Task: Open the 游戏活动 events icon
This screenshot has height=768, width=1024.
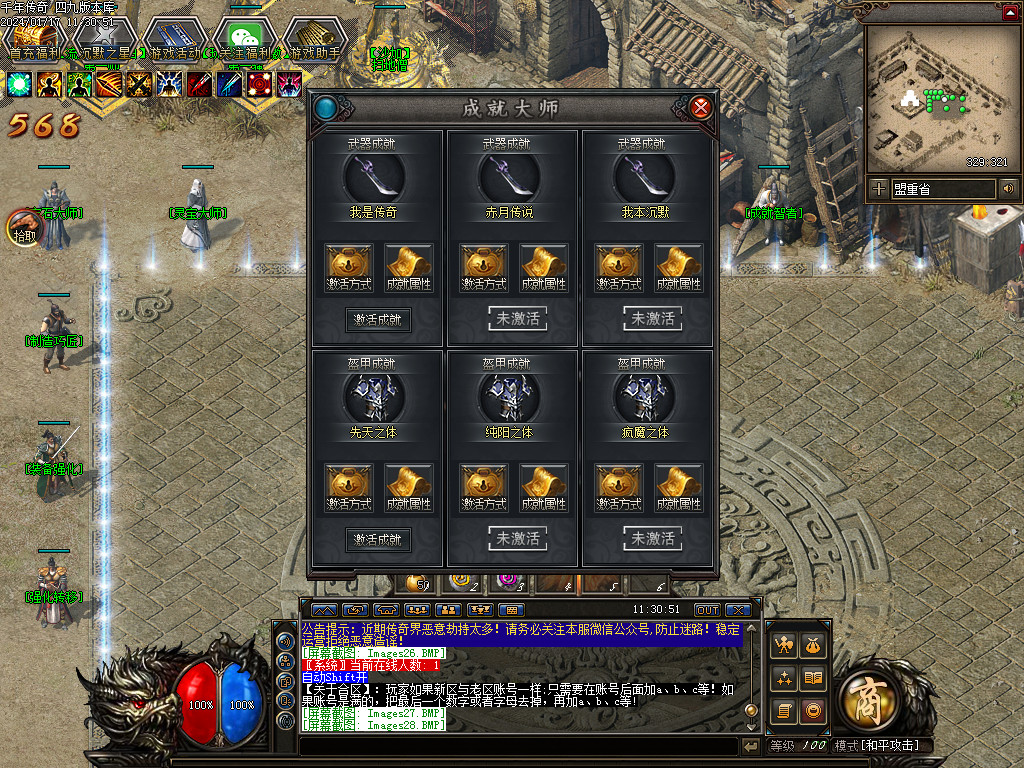Action: click(173, 39)
